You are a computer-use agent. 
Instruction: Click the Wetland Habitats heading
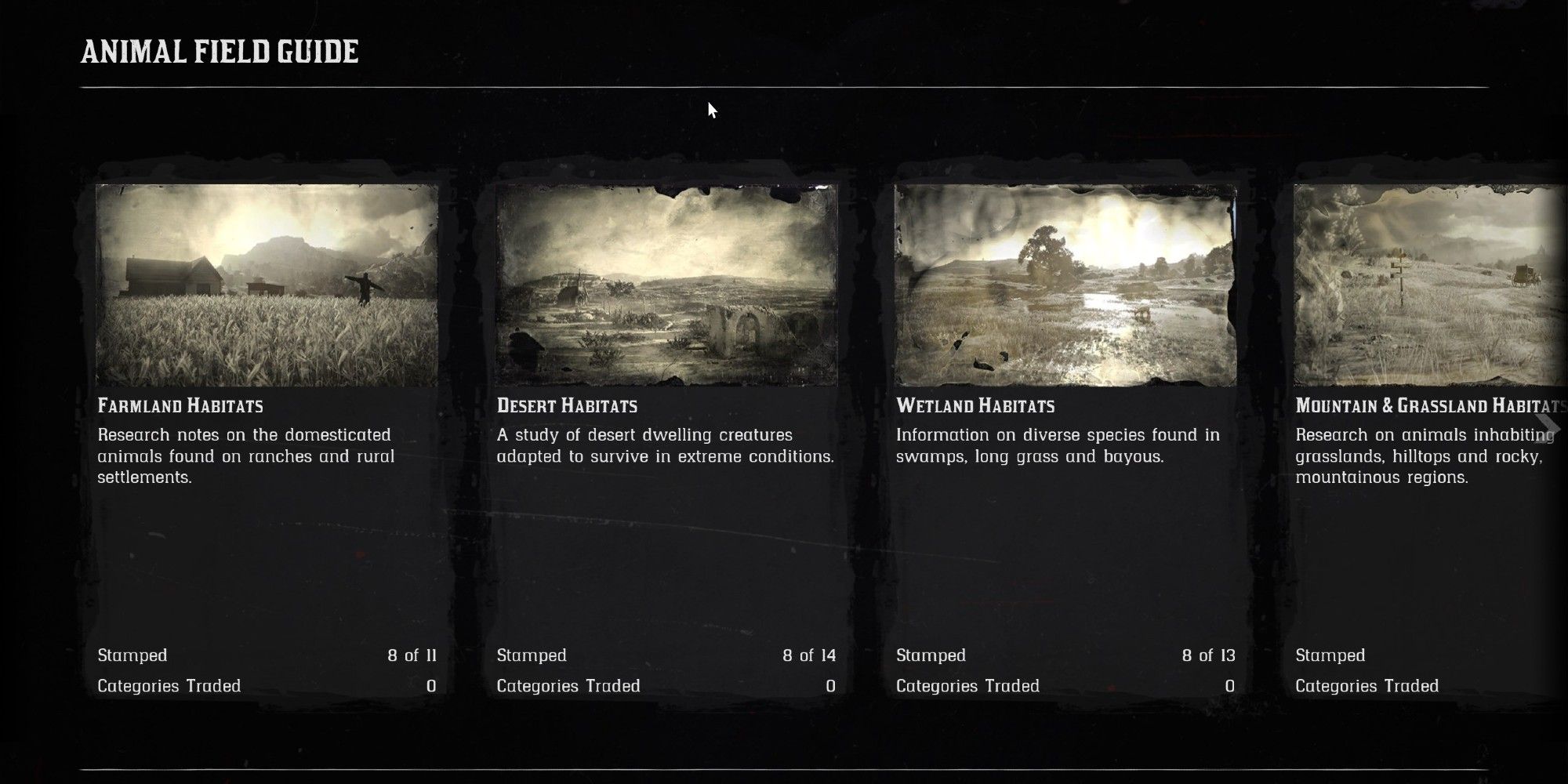tap(977, 406)
